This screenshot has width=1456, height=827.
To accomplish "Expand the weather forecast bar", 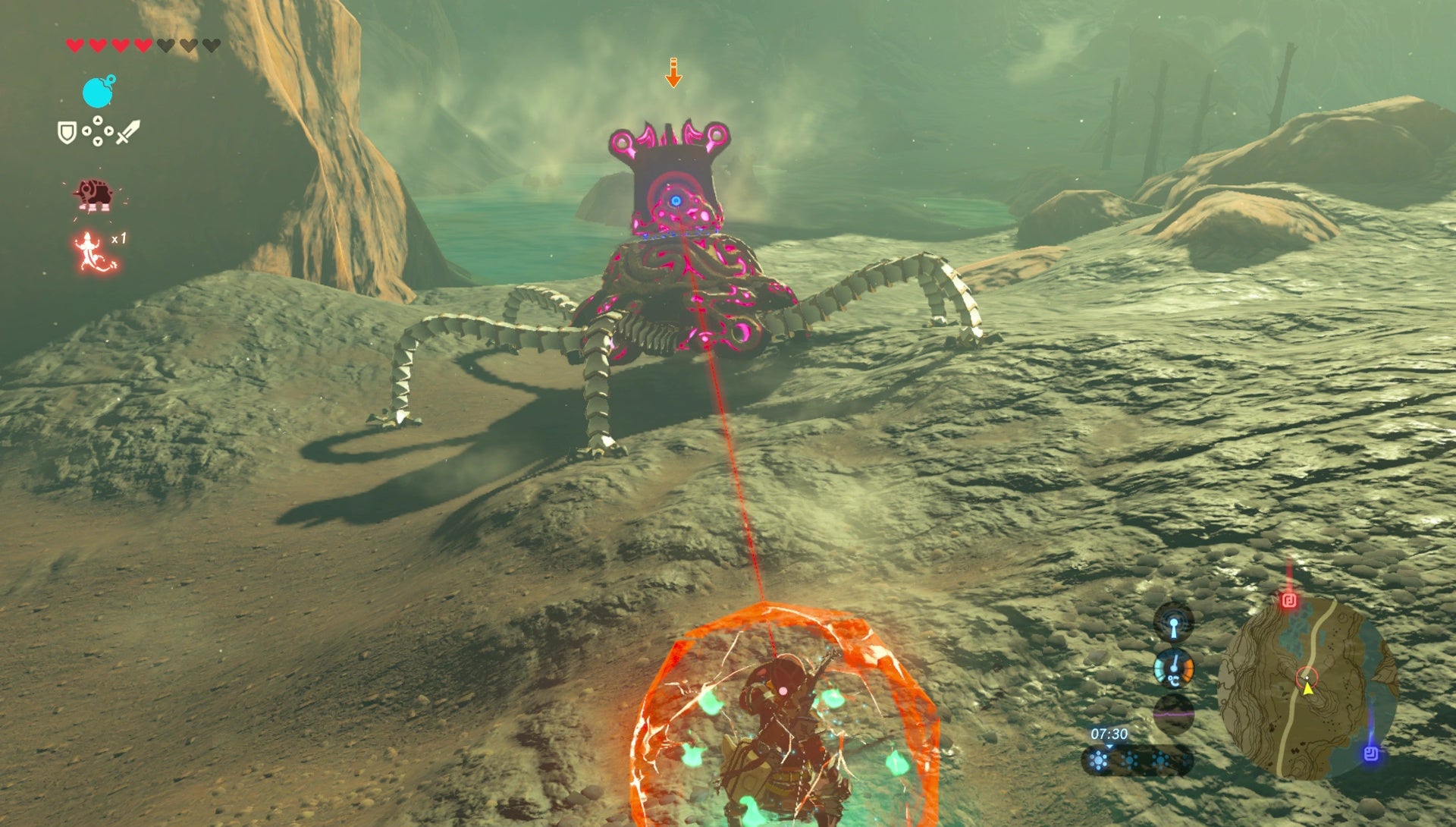I will click(x=1137, y=762).
